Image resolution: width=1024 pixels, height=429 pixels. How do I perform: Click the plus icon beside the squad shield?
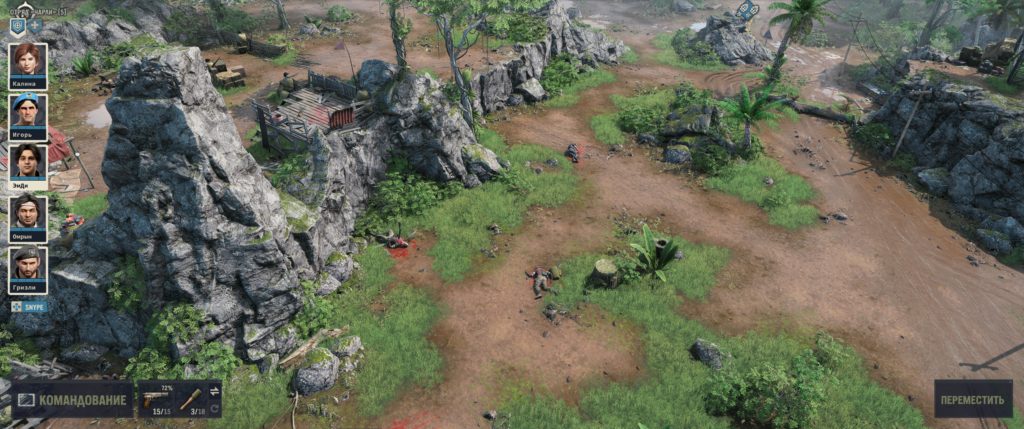[x=35, y=25]
